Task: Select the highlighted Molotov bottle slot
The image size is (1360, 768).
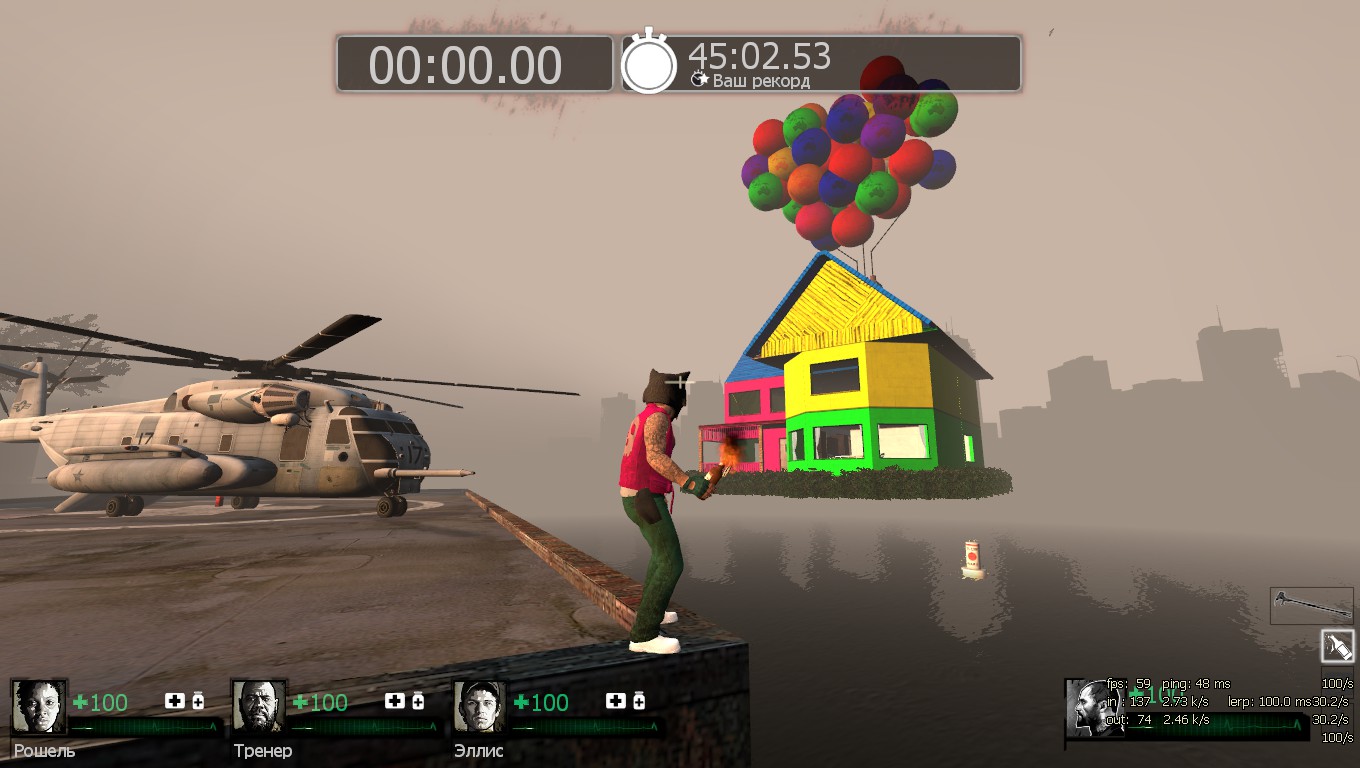Action: [1337, 646]
